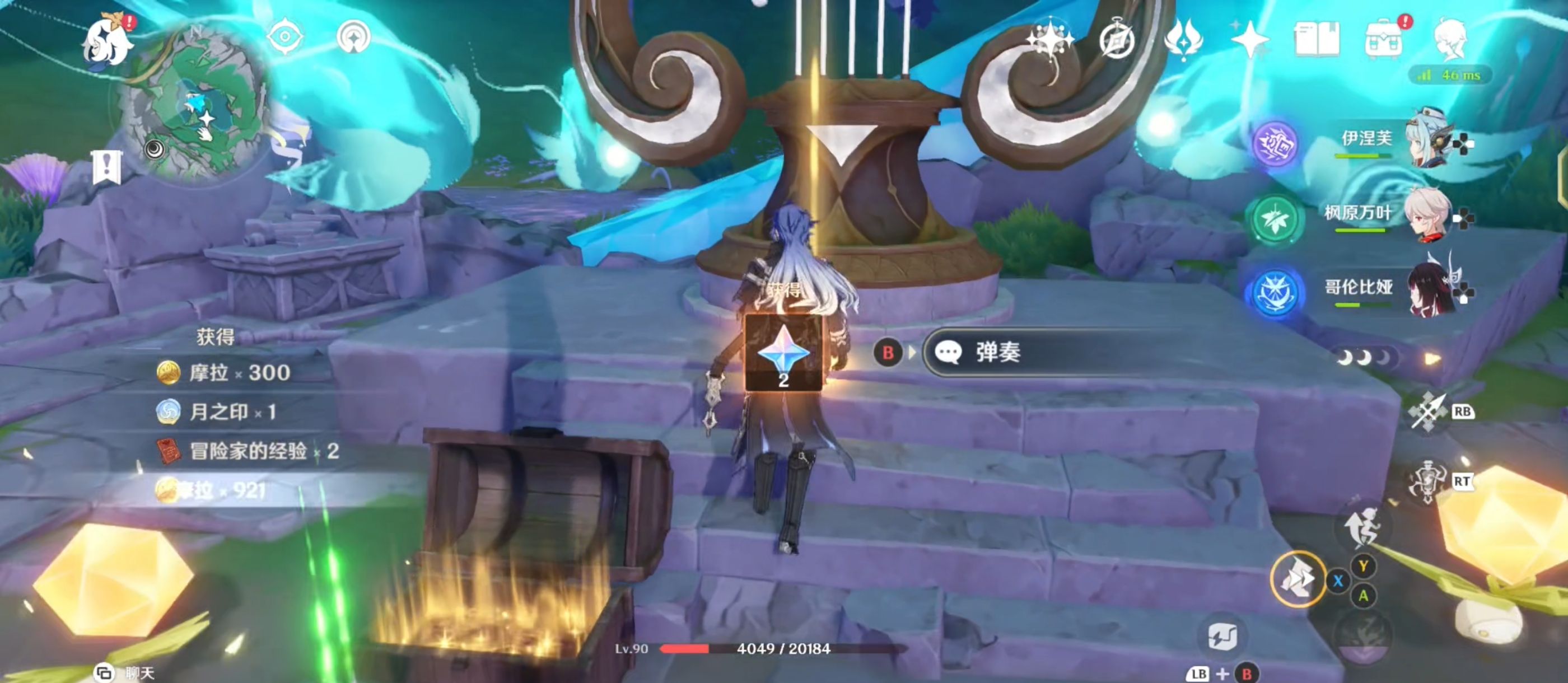
Task: Open the flame-shaped events icon
Action: coord(1183,40)
